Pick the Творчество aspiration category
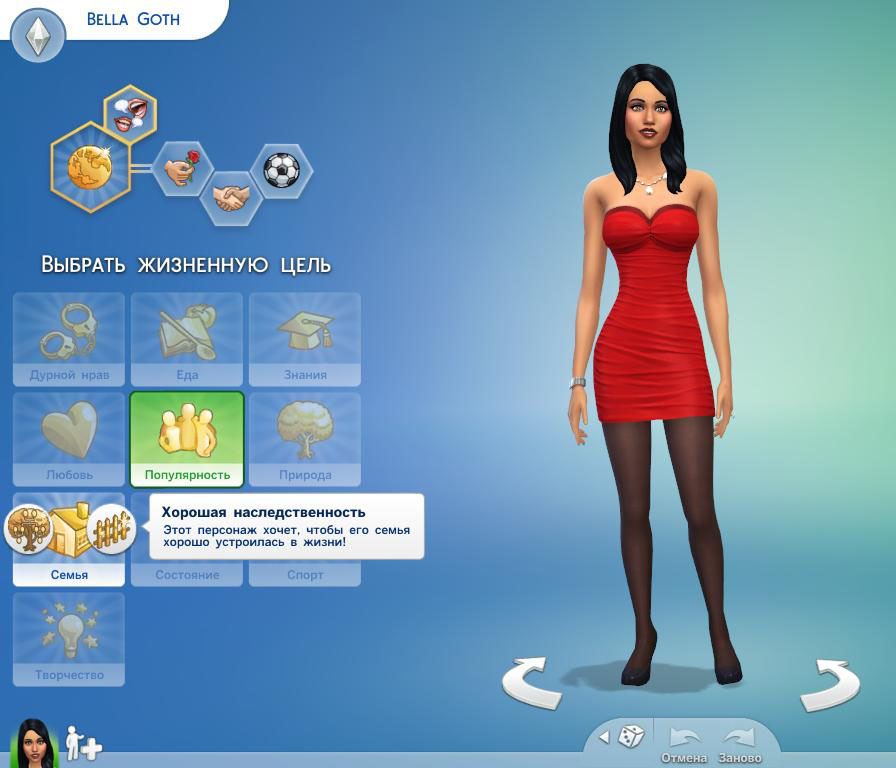 (x=69, y=639)
